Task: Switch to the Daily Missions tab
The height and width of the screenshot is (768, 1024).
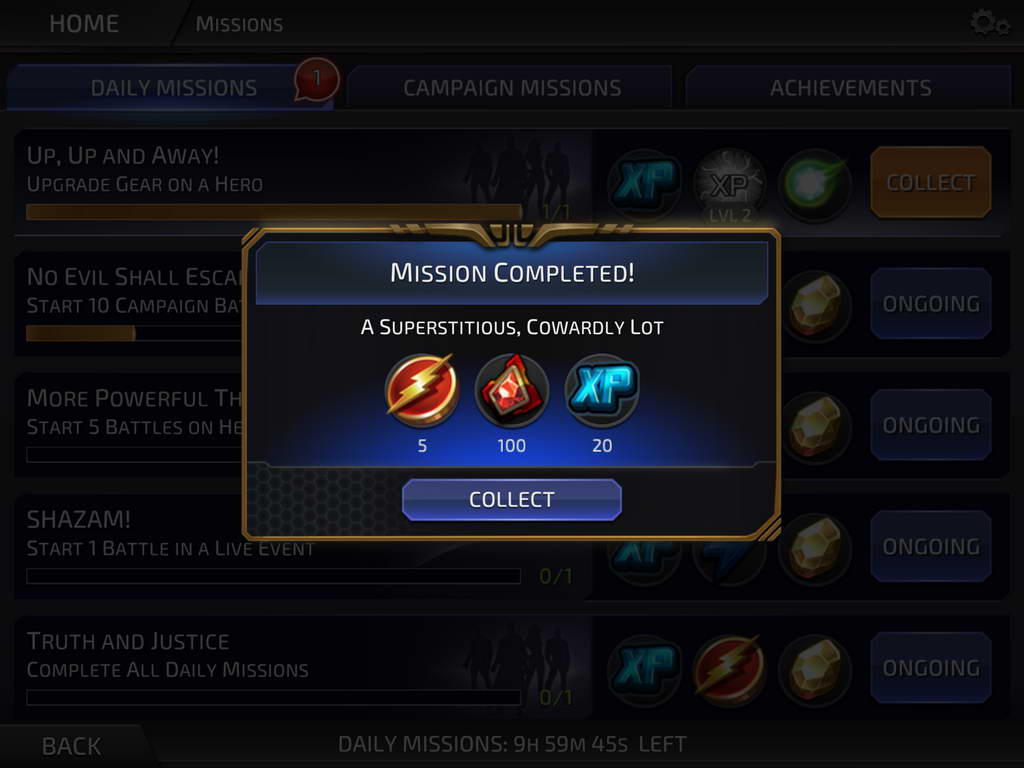Action: (173, 88)
